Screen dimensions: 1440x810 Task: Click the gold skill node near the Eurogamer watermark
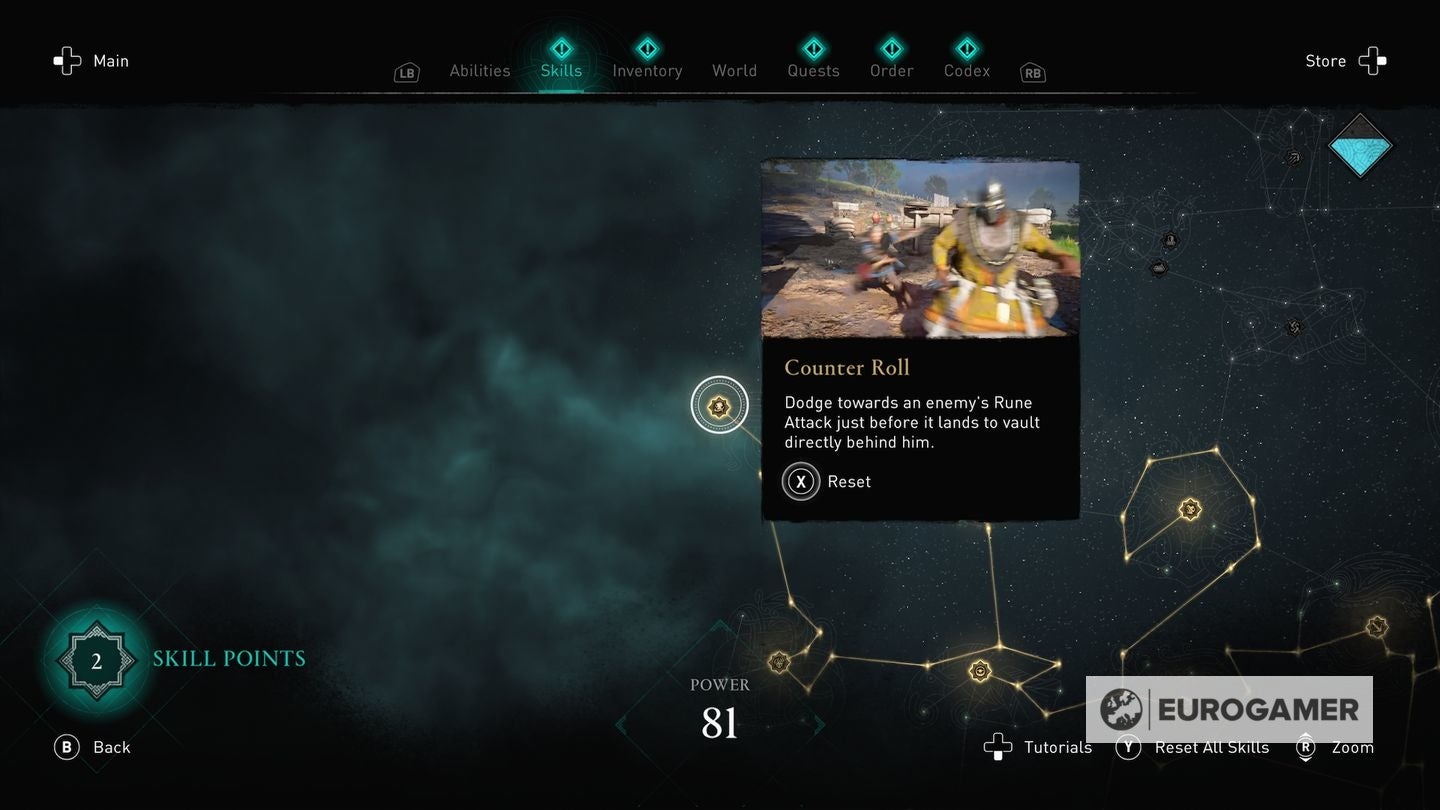pyautogui.click(x=979, y=670)
